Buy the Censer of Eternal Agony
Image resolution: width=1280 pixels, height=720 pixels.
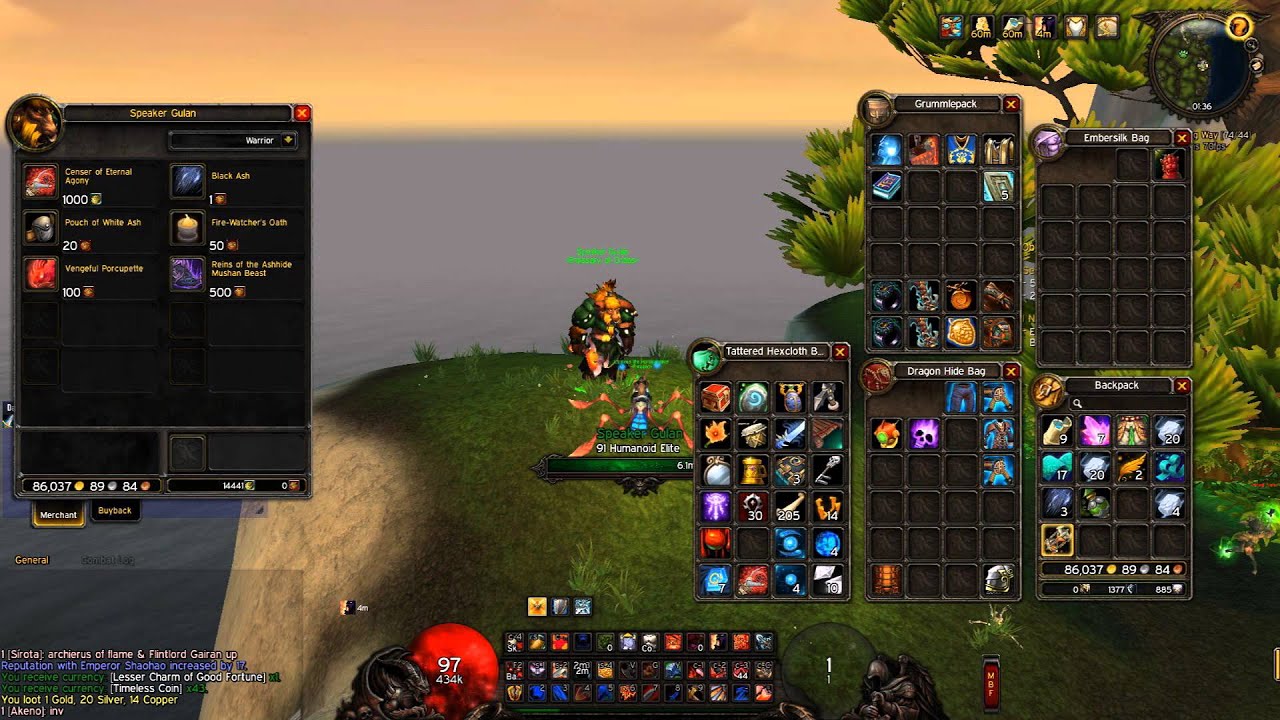pos(41,180)
